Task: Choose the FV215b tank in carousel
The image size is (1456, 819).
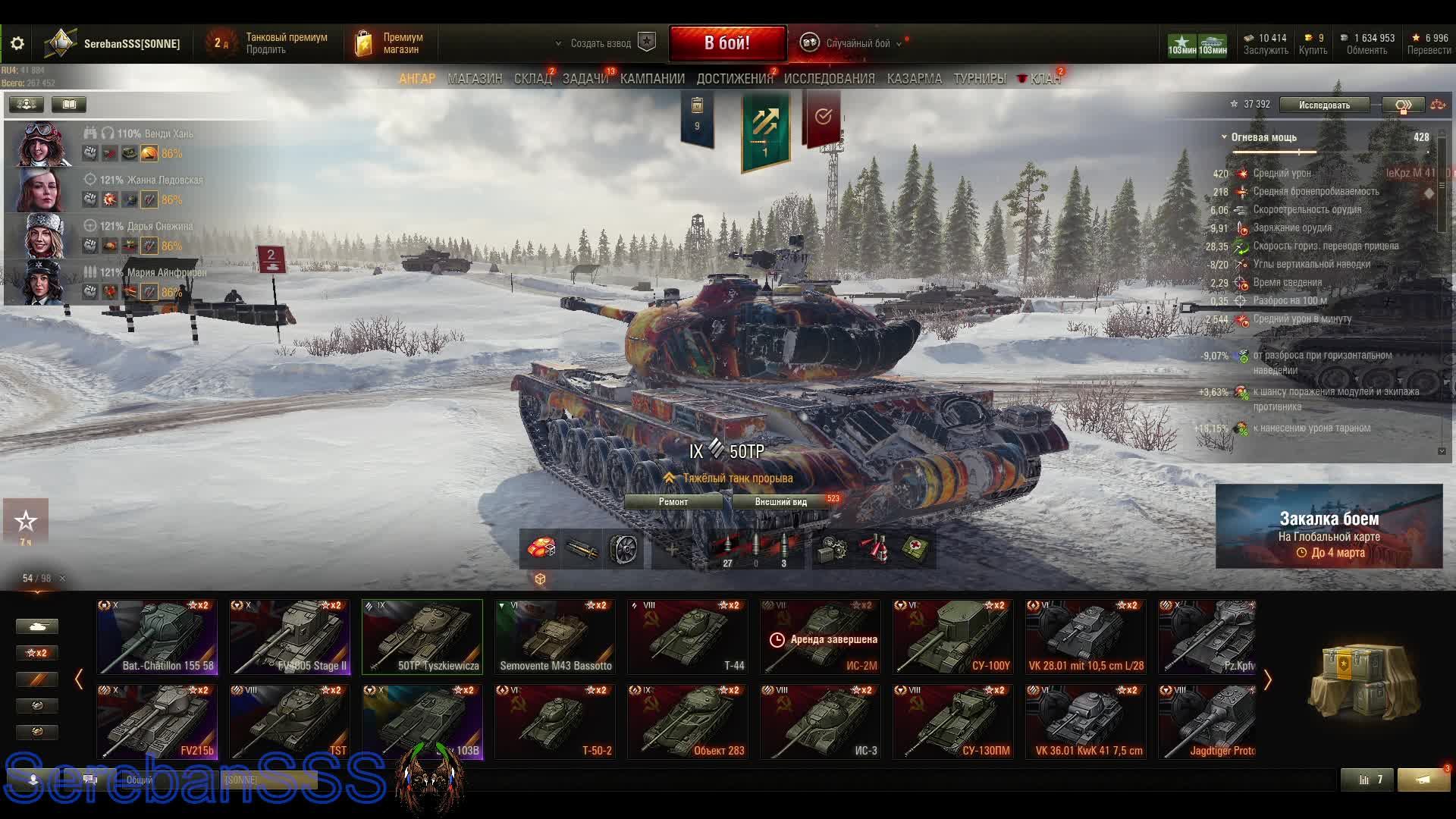Action: click(x=157, y=722)
